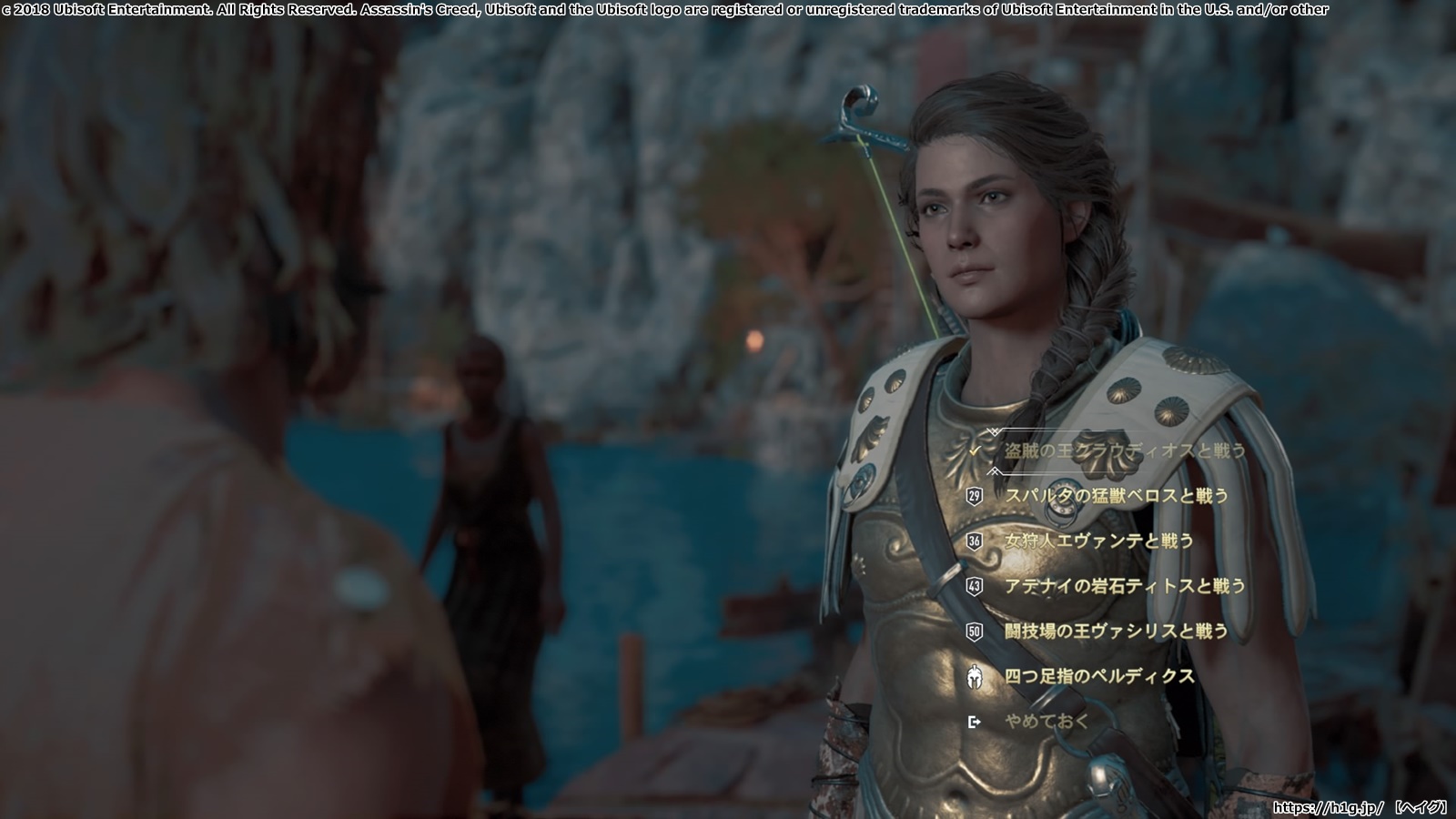1456x819 pixels.
Task: Choose やめておく to leave the conversation
Action: pyautogui.click(x=1046, y=722)
